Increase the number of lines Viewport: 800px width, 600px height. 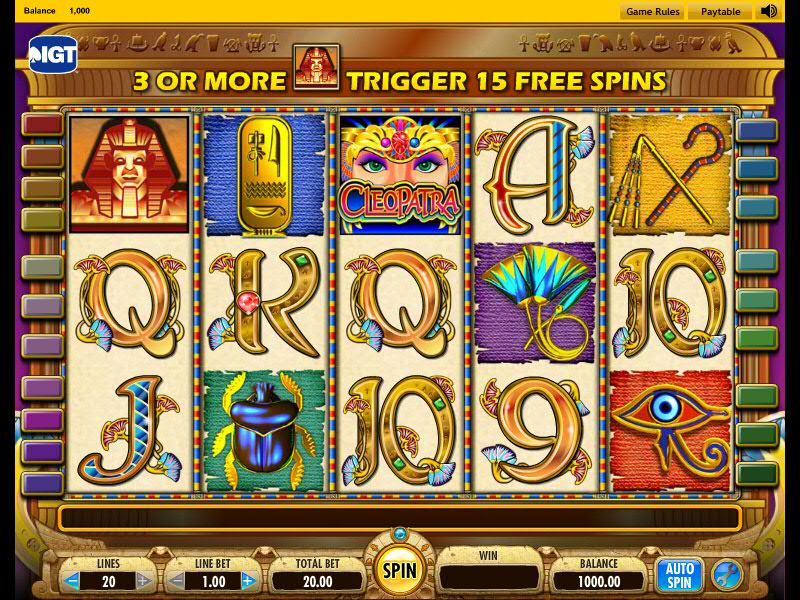click(143, 580)
